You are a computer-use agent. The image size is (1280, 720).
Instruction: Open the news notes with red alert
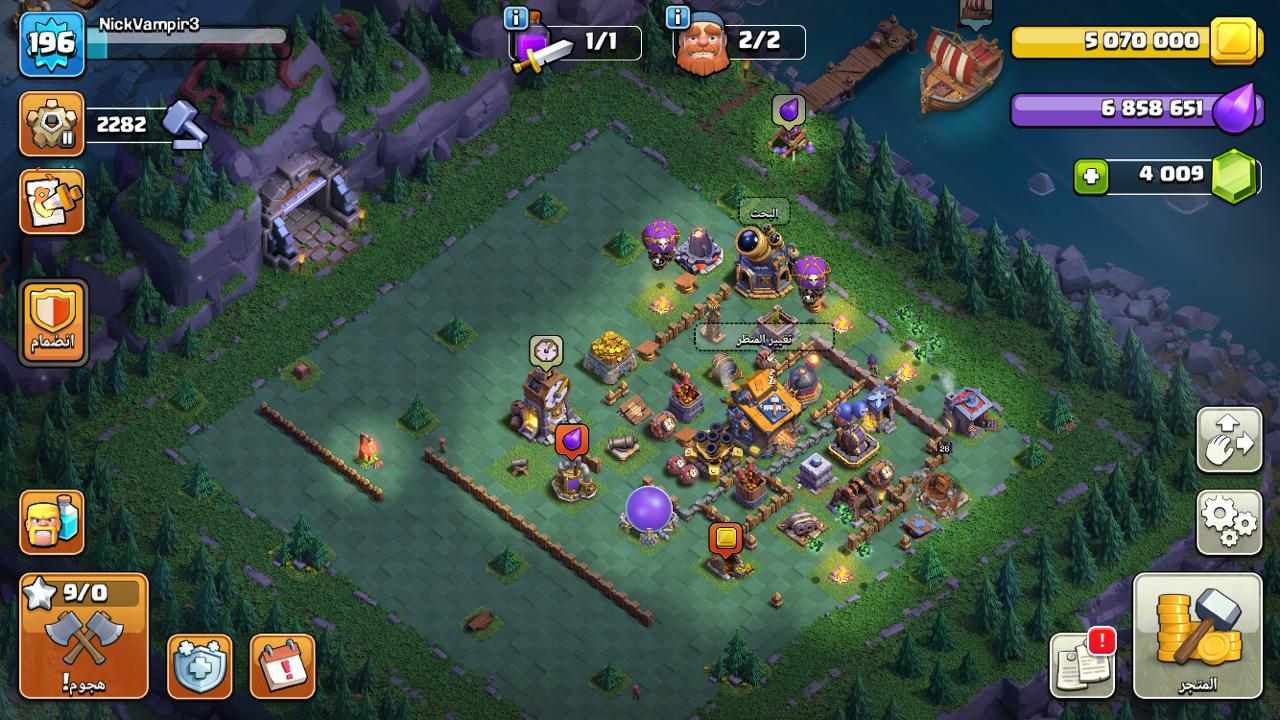point(1082,664)
